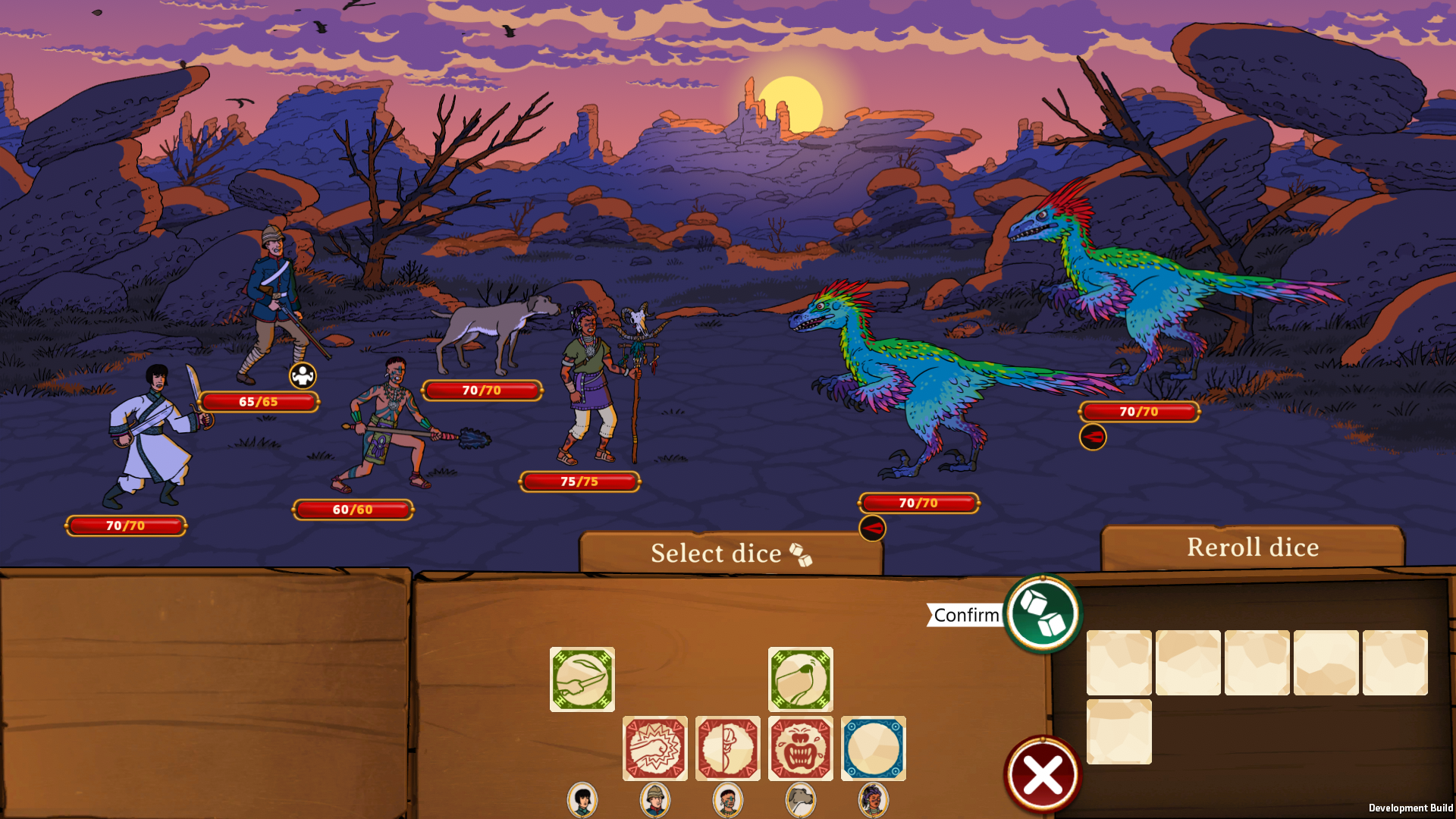Select the pith-helmet soldier portrait

tap(655, 799)
